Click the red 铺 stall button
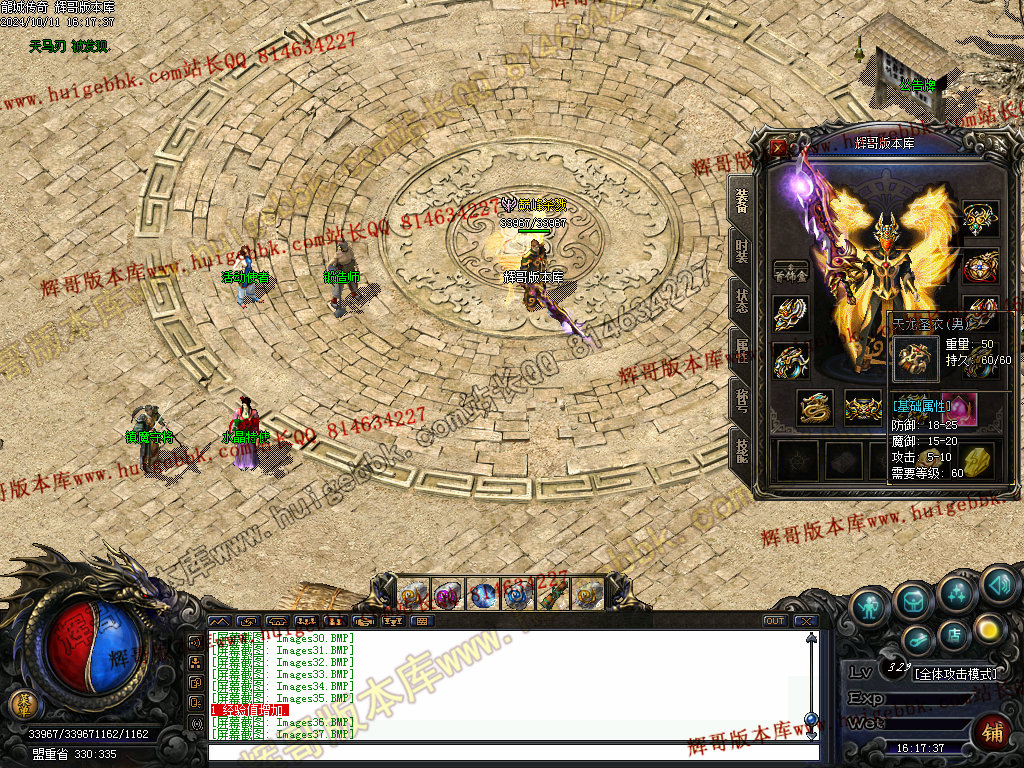The height and width of the screenshot is (768, 1024). [993, 734]
